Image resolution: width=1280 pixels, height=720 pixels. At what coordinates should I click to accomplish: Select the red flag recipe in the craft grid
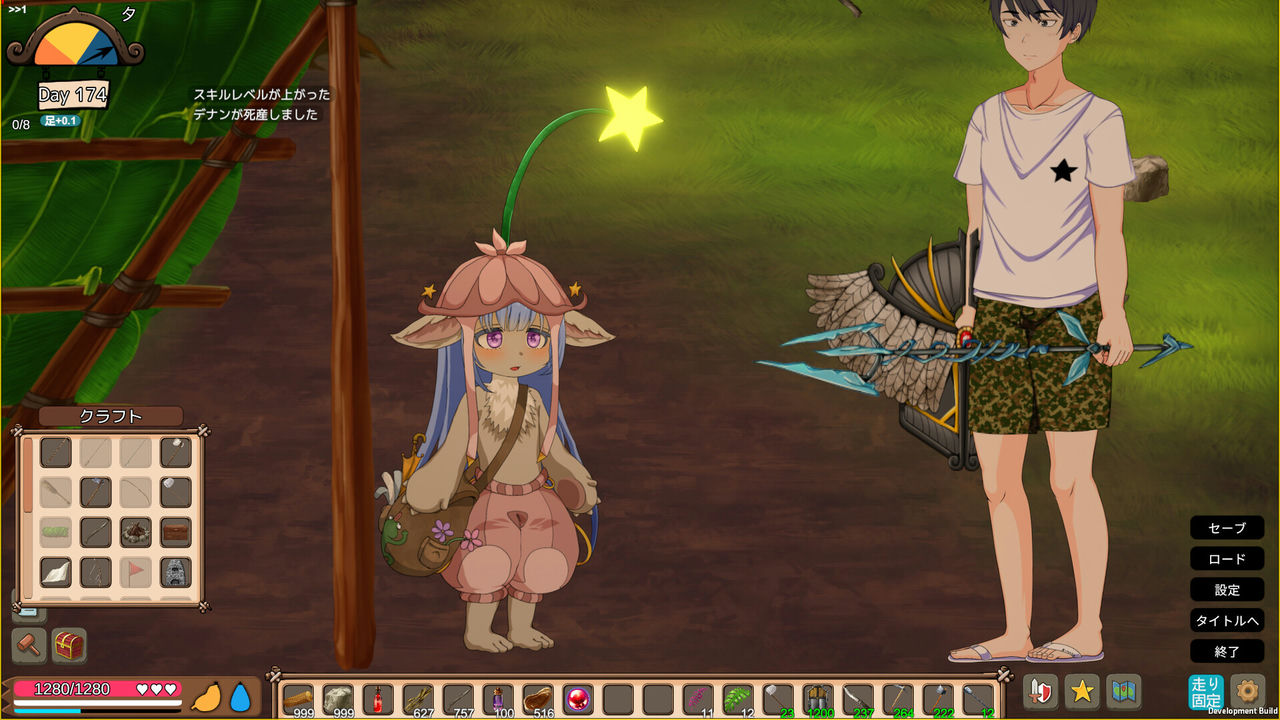137,572
